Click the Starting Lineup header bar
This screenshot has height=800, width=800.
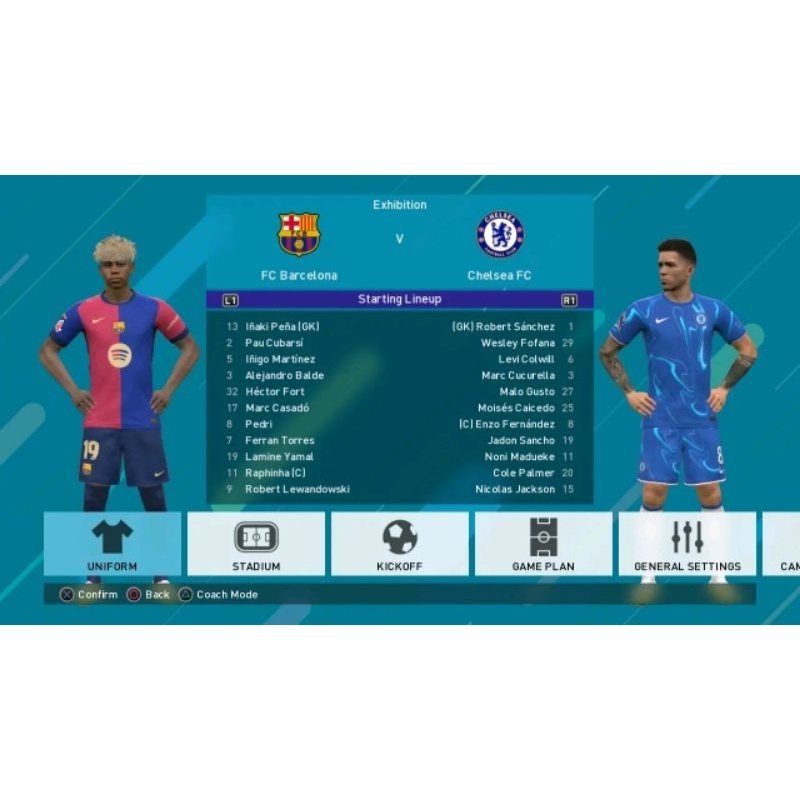(x=399, y=299)
